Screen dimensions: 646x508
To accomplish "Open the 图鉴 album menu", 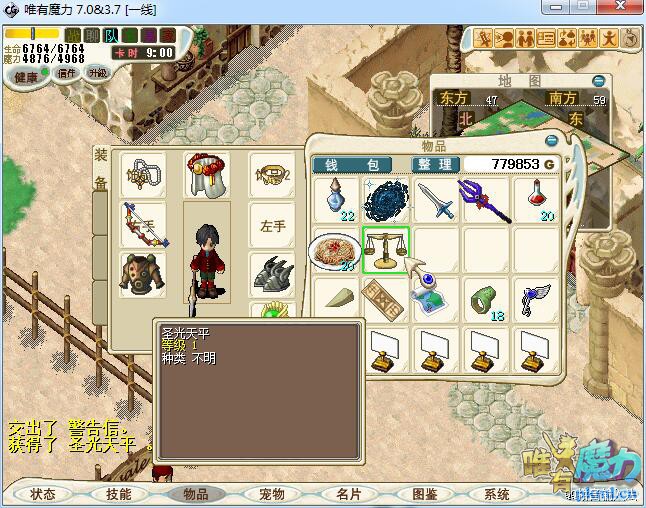I will (424, 494).
